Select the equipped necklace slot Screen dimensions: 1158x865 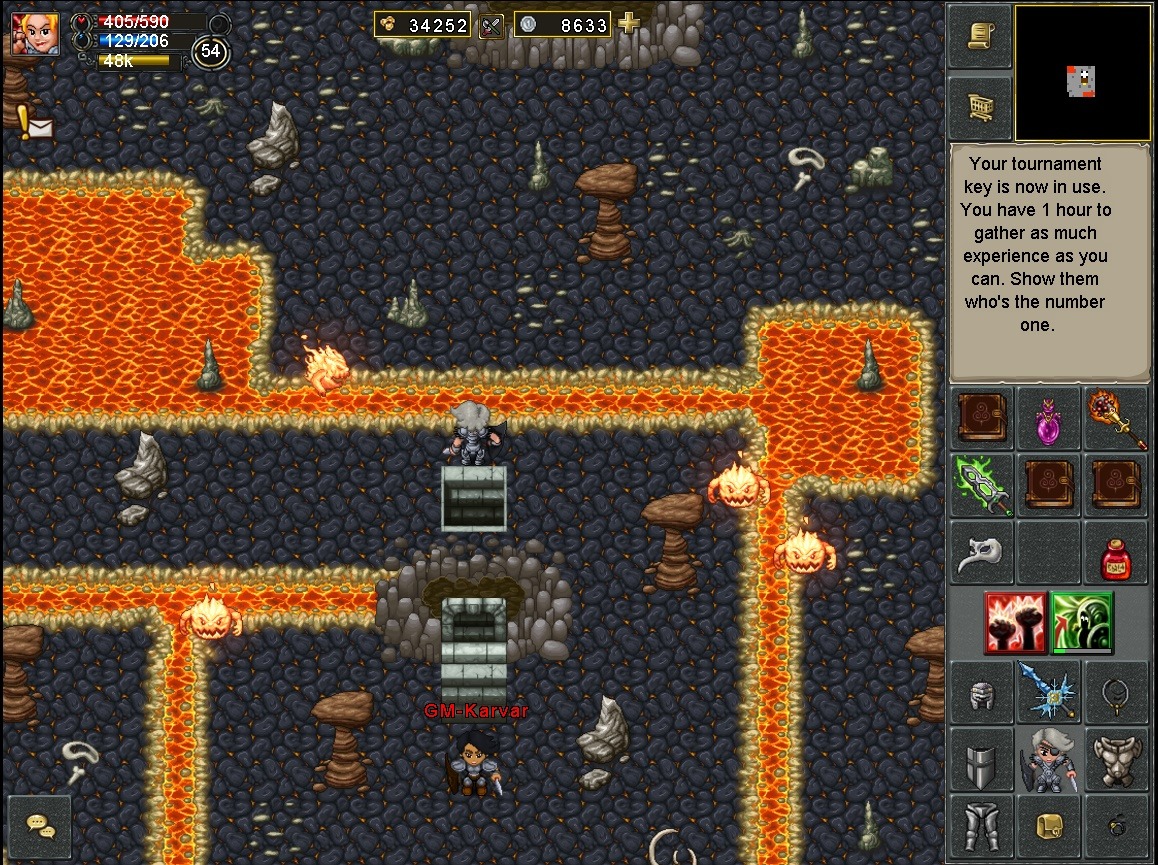point(1116,692)
